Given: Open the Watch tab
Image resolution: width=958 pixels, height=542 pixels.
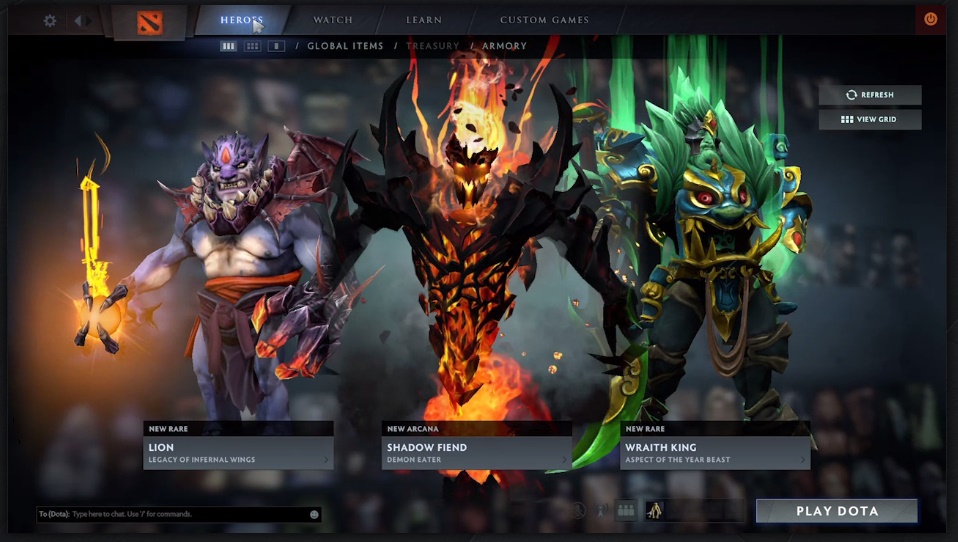Looking at the screenshot, I should (x=332, y=20).
